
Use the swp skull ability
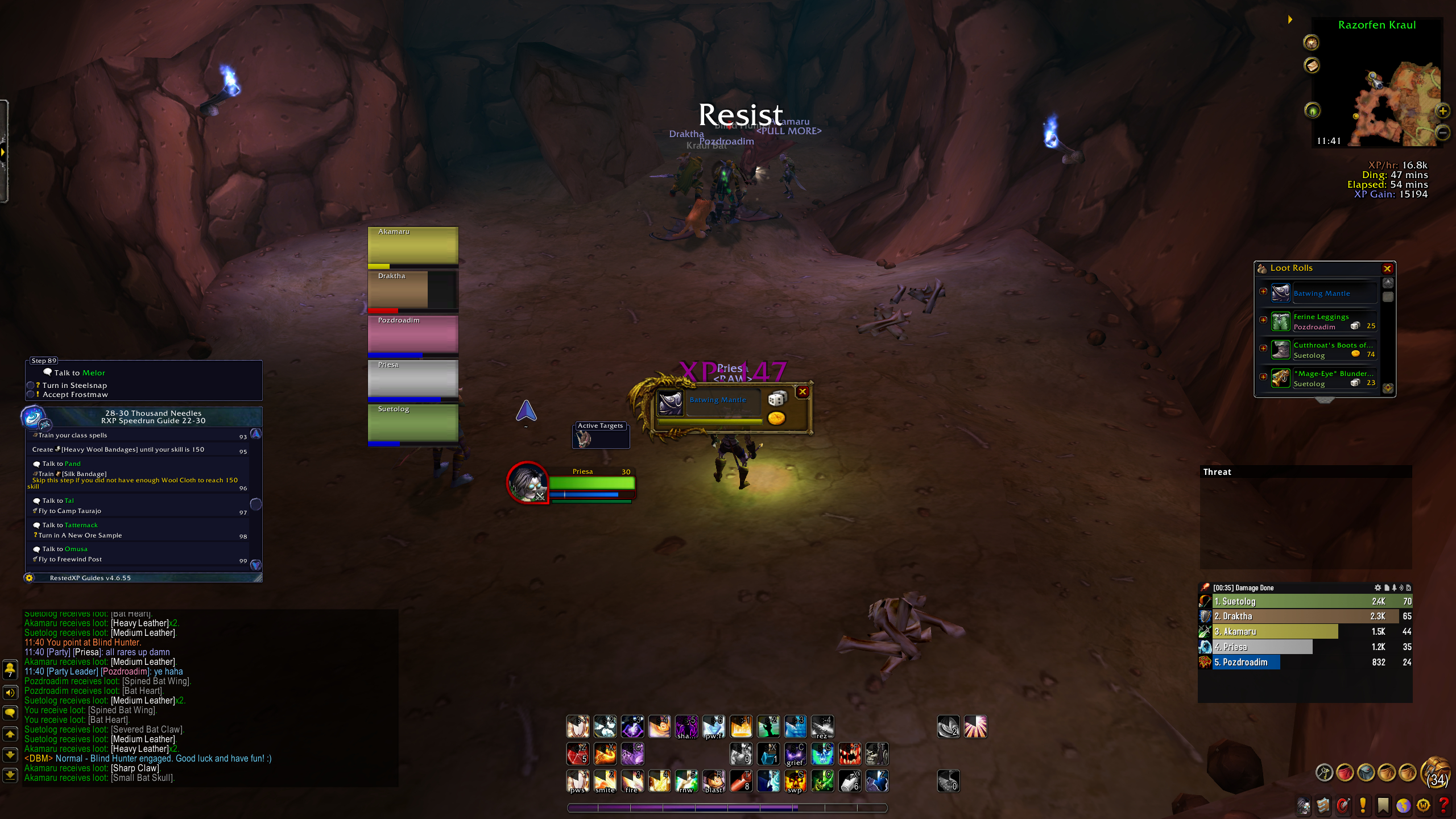click(x=795, y=781)
